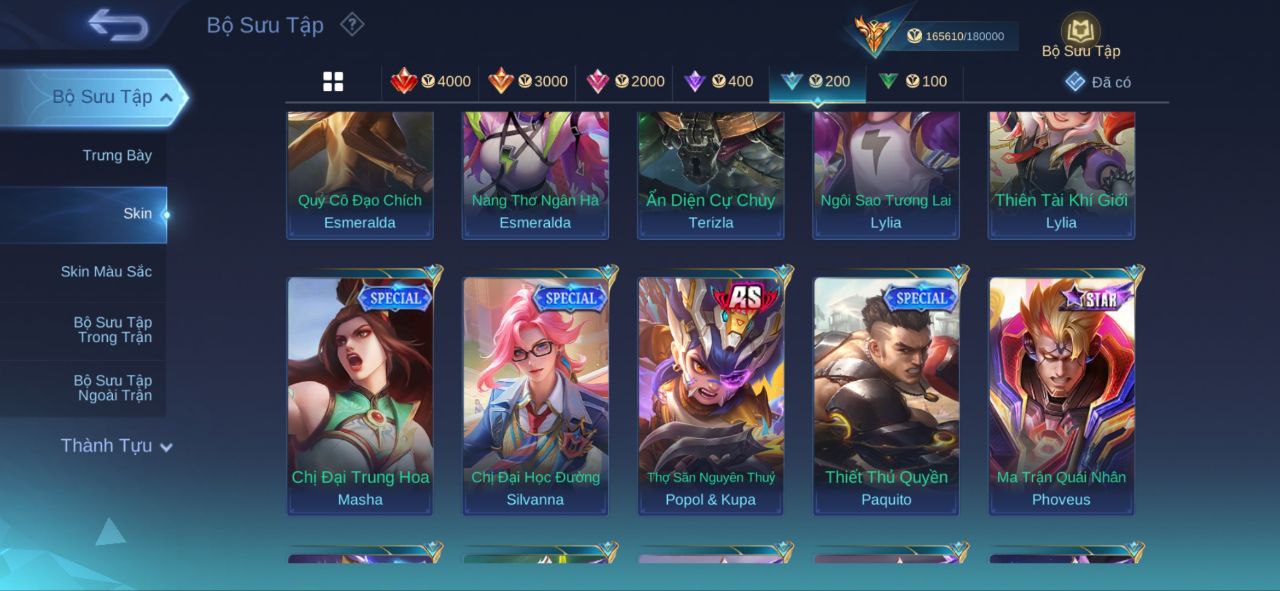Switch to the 3000 points tier tab
The width and height of the screenshot is (1280, 591).
528,82
